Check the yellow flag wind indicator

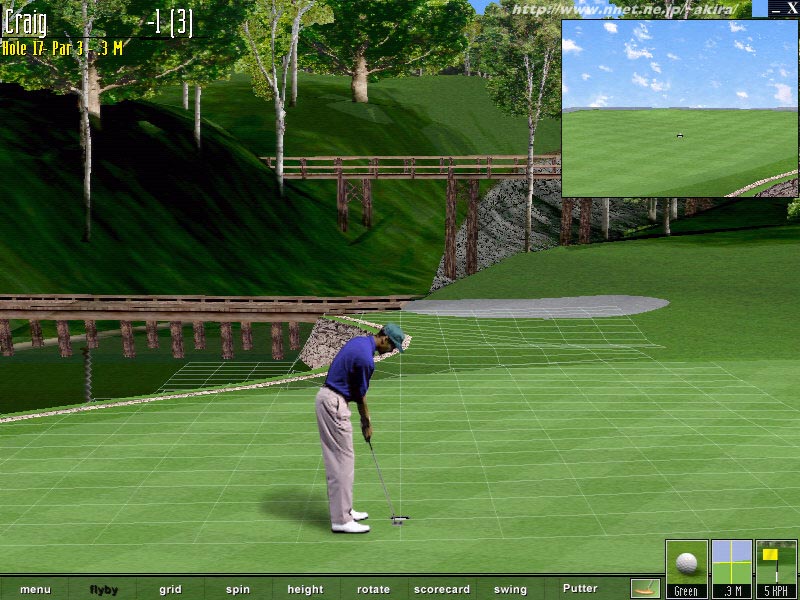(776, 568)
